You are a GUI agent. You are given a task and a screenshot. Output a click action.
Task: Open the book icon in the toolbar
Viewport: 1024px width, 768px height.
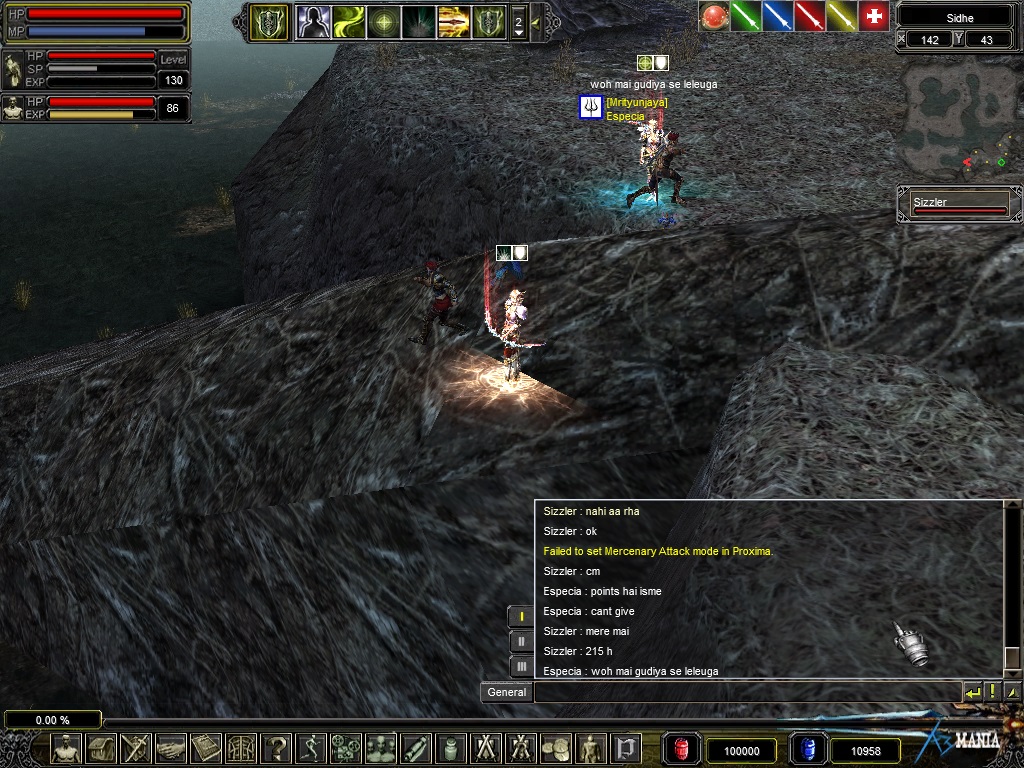(206, 748)
